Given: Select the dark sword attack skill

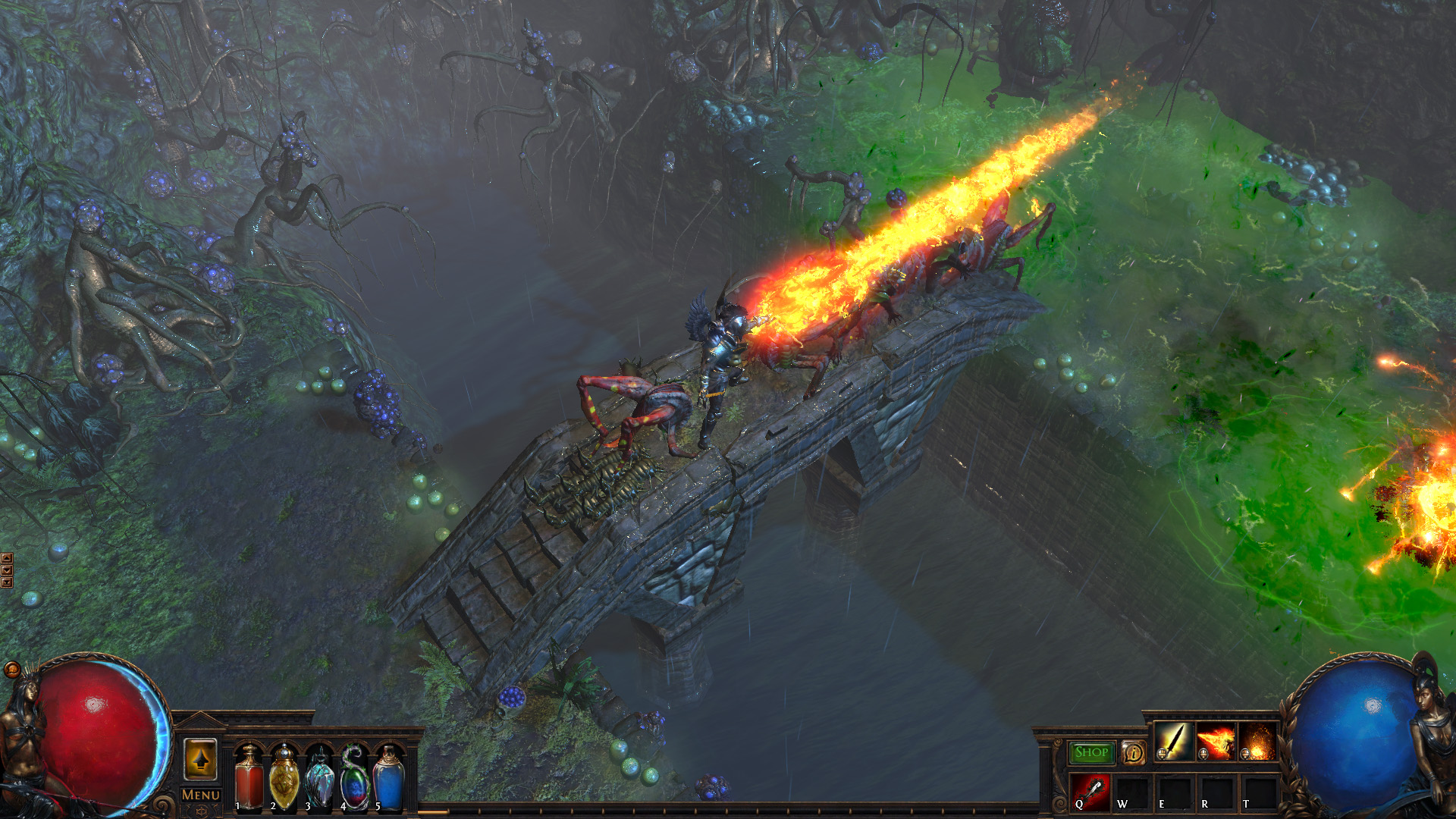Looking at the screenshot, I should coord(1173,742).
